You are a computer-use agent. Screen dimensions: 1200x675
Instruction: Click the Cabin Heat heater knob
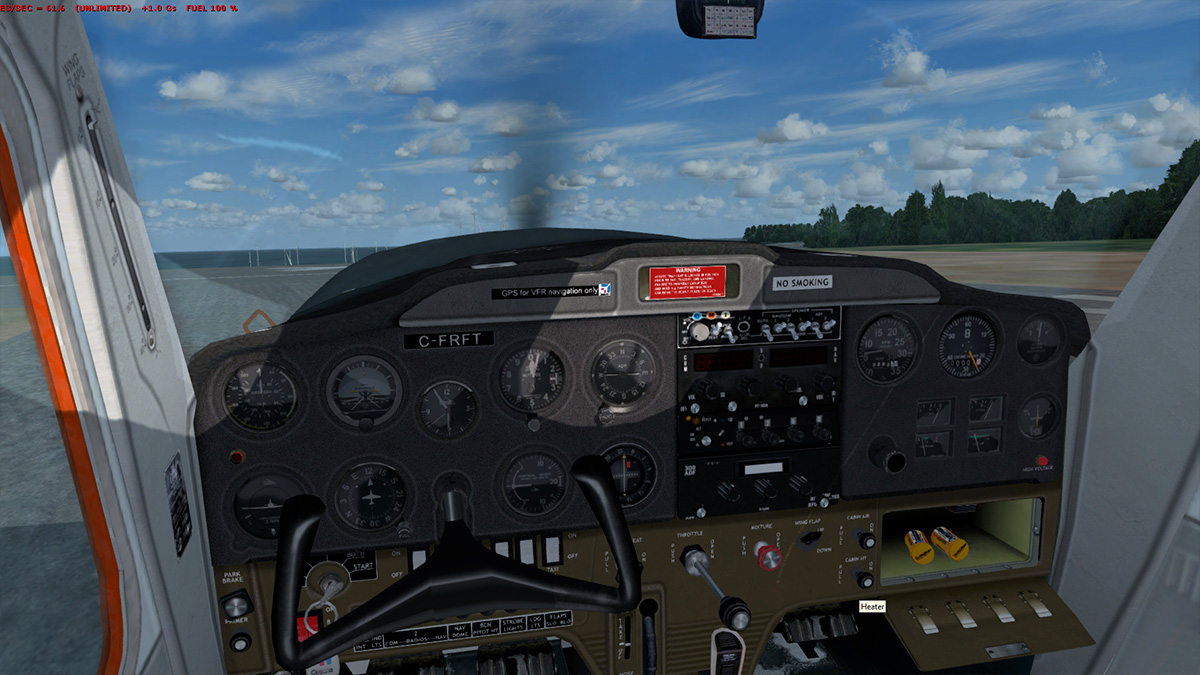(865, 580)
